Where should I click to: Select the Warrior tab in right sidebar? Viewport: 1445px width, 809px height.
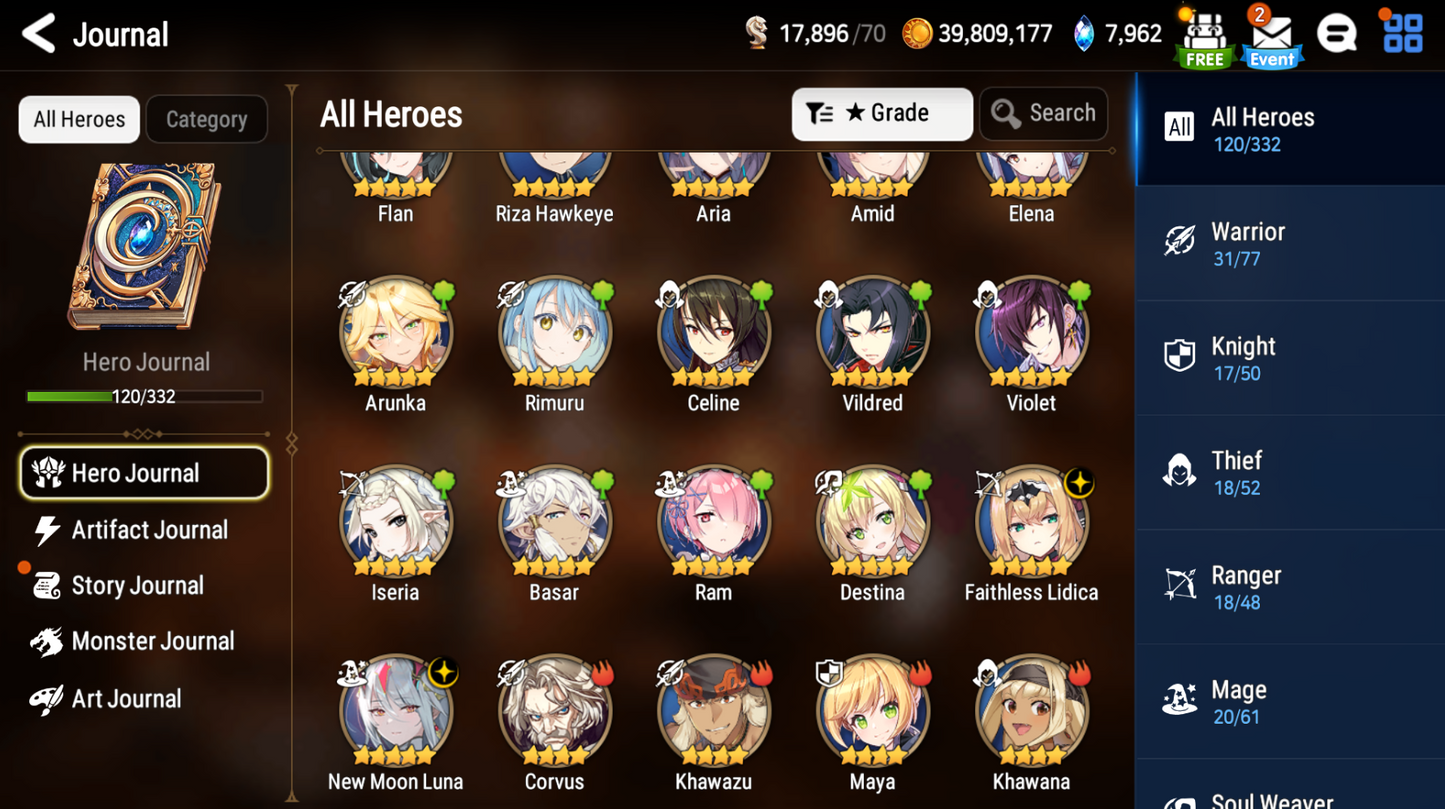[1181, 241]
